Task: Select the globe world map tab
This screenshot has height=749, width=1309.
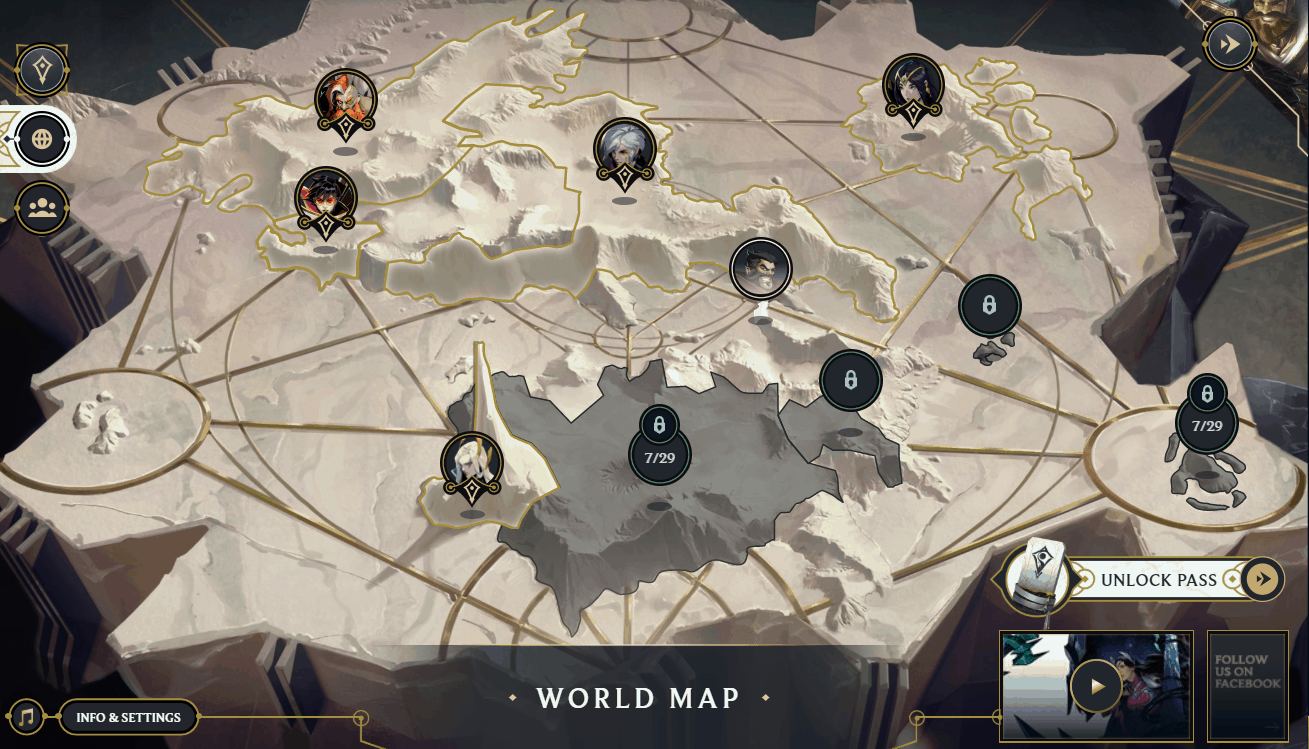Action: point(42,139)
